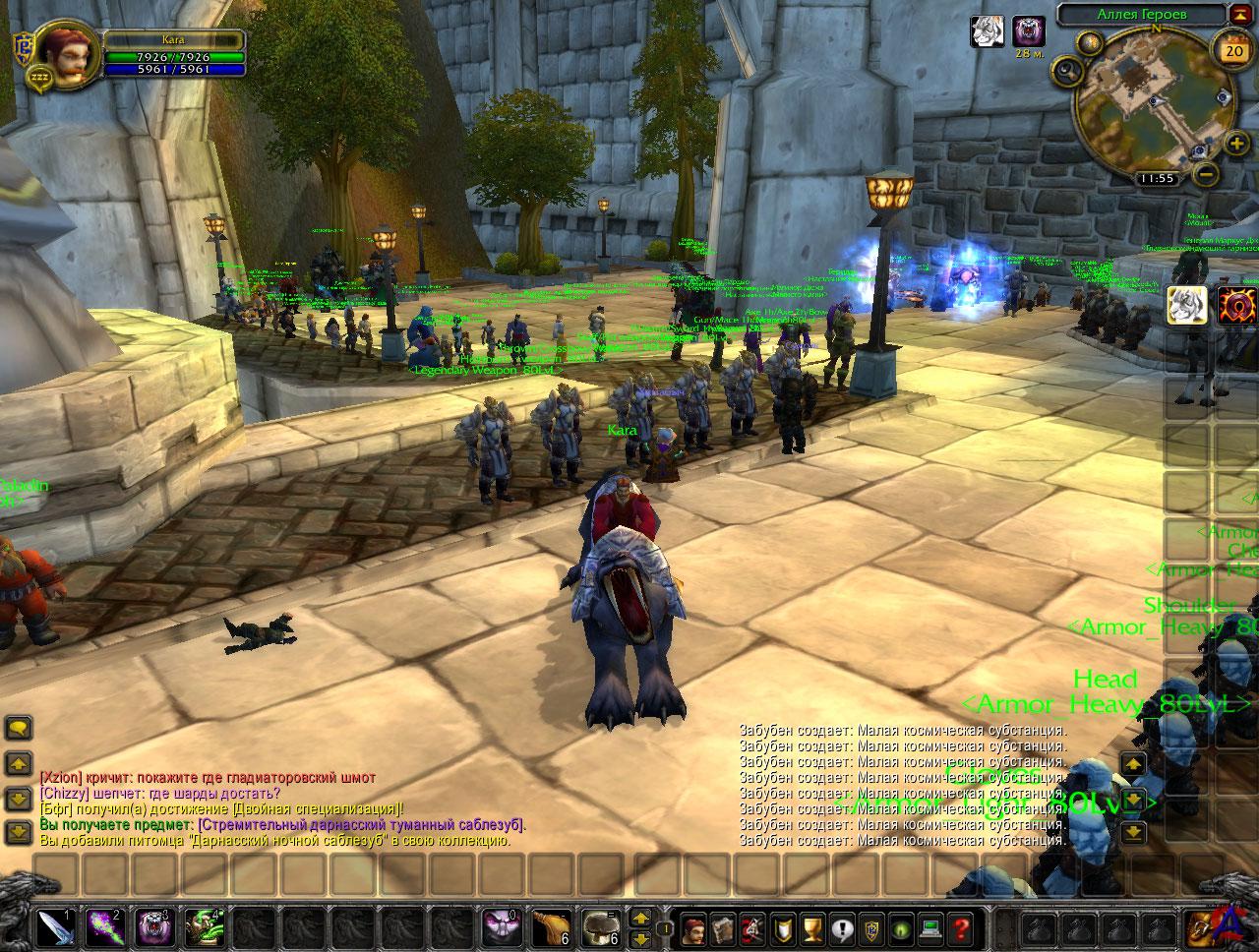Zoom in the minimap with the plus button
This screenshot has height=952, width=1259.
[1236, 145]
